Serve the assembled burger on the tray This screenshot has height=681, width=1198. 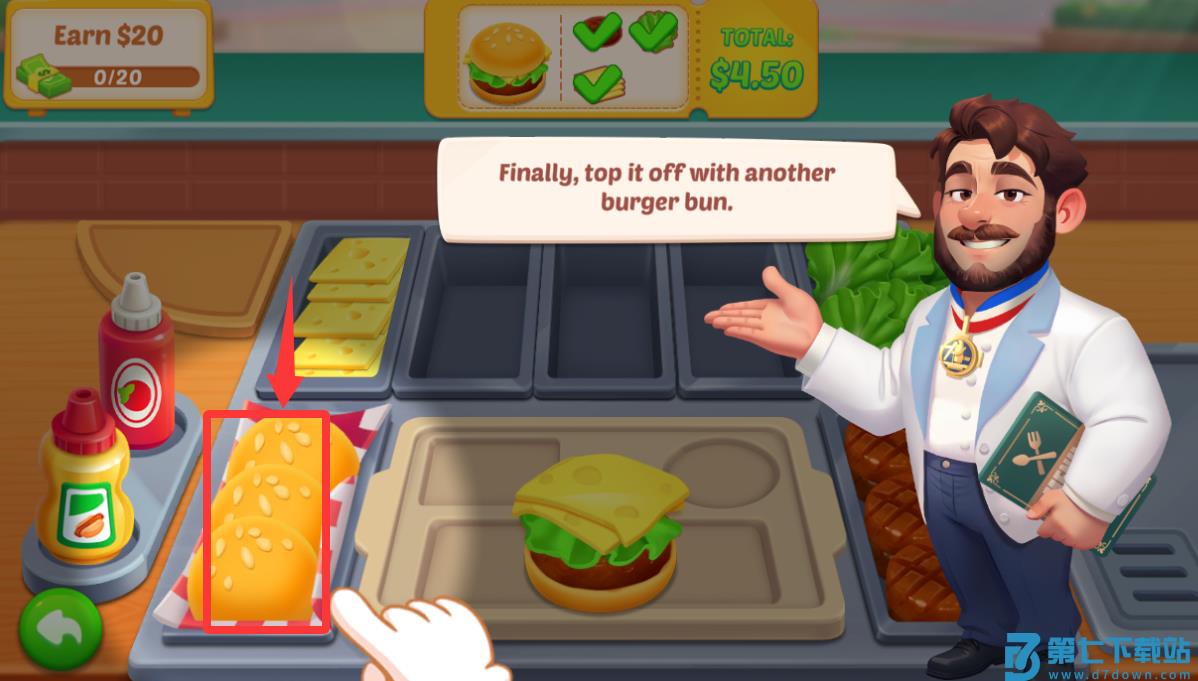coord(600,530)
